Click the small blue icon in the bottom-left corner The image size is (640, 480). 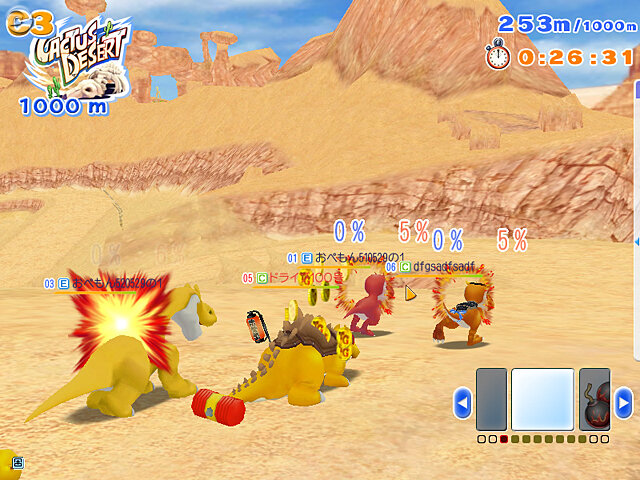click(19, 463)
